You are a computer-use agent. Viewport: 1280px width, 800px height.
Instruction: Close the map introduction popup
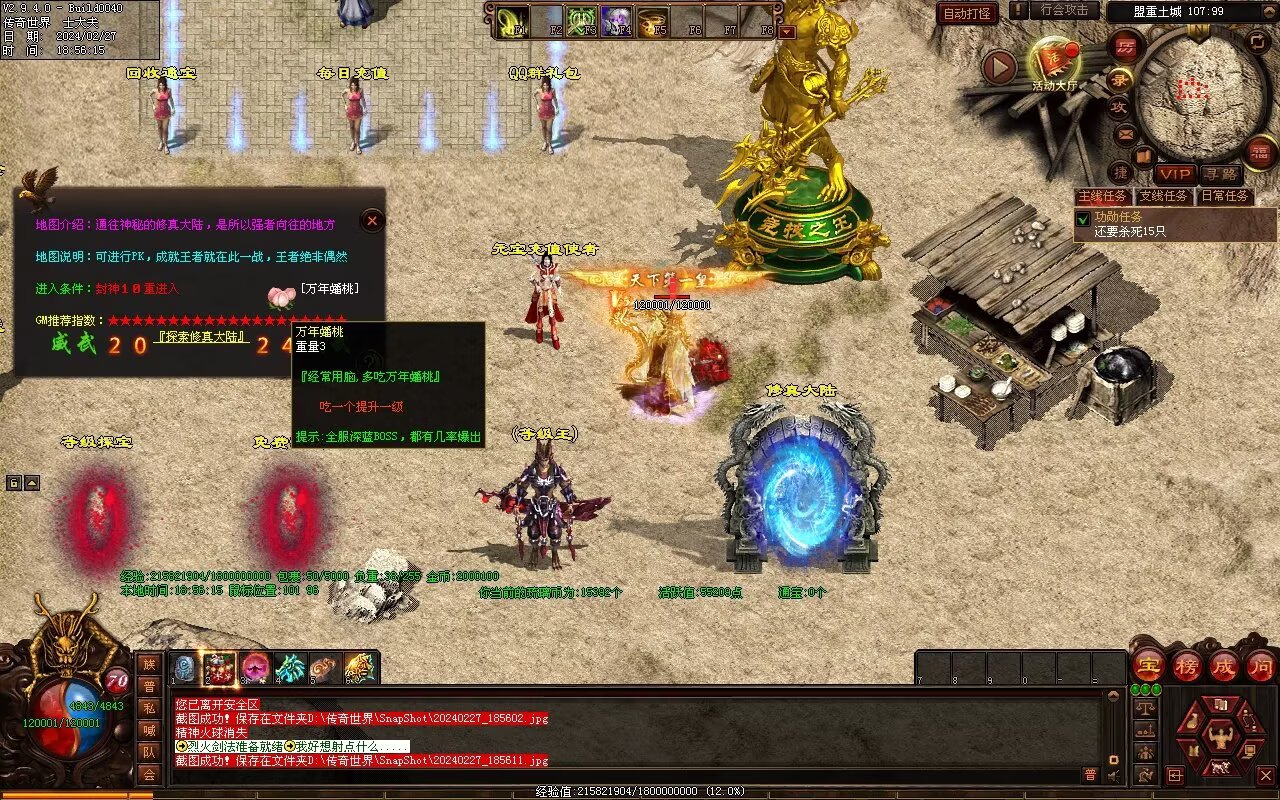[372, 220]
